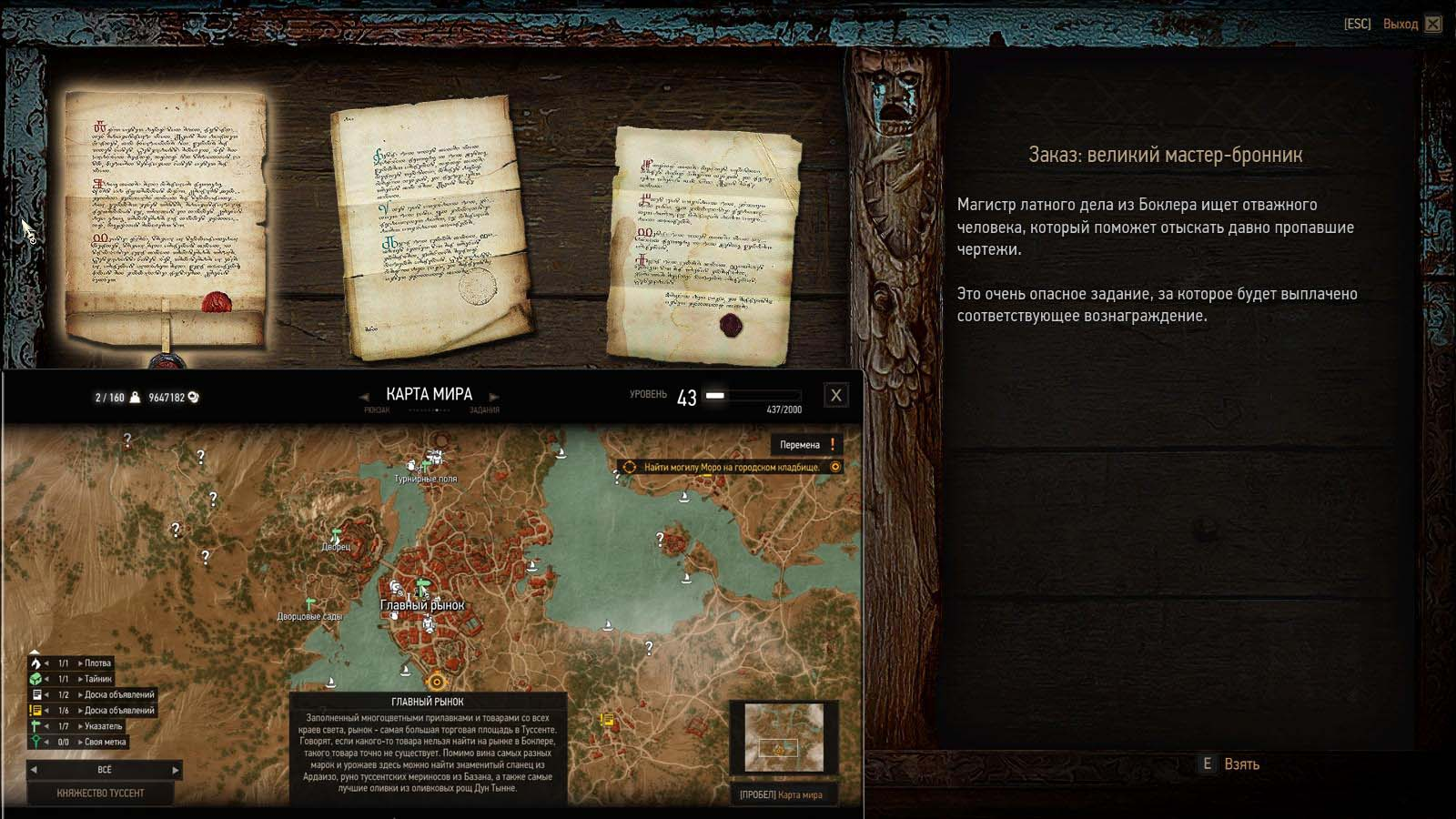Cycle the ВСЕ filter to the left
The width and height of the screenshot is (1456, 819).
pos(35,770)
